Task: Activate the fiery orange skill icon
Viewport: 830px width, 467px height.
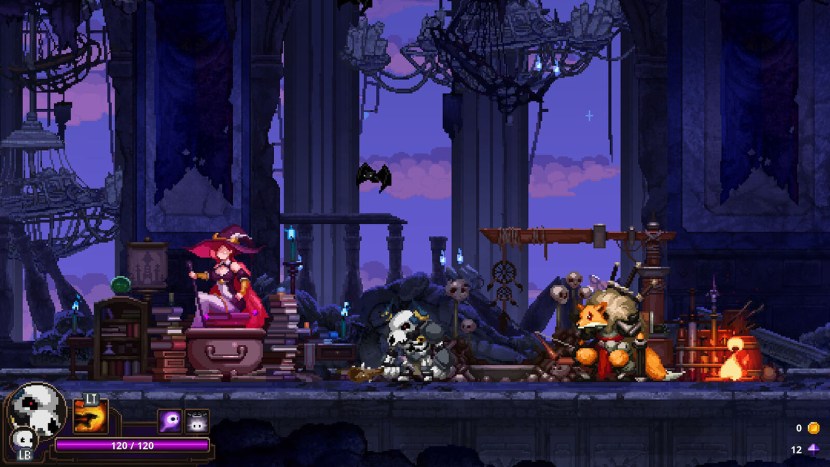Action: (x=91, y=414)
